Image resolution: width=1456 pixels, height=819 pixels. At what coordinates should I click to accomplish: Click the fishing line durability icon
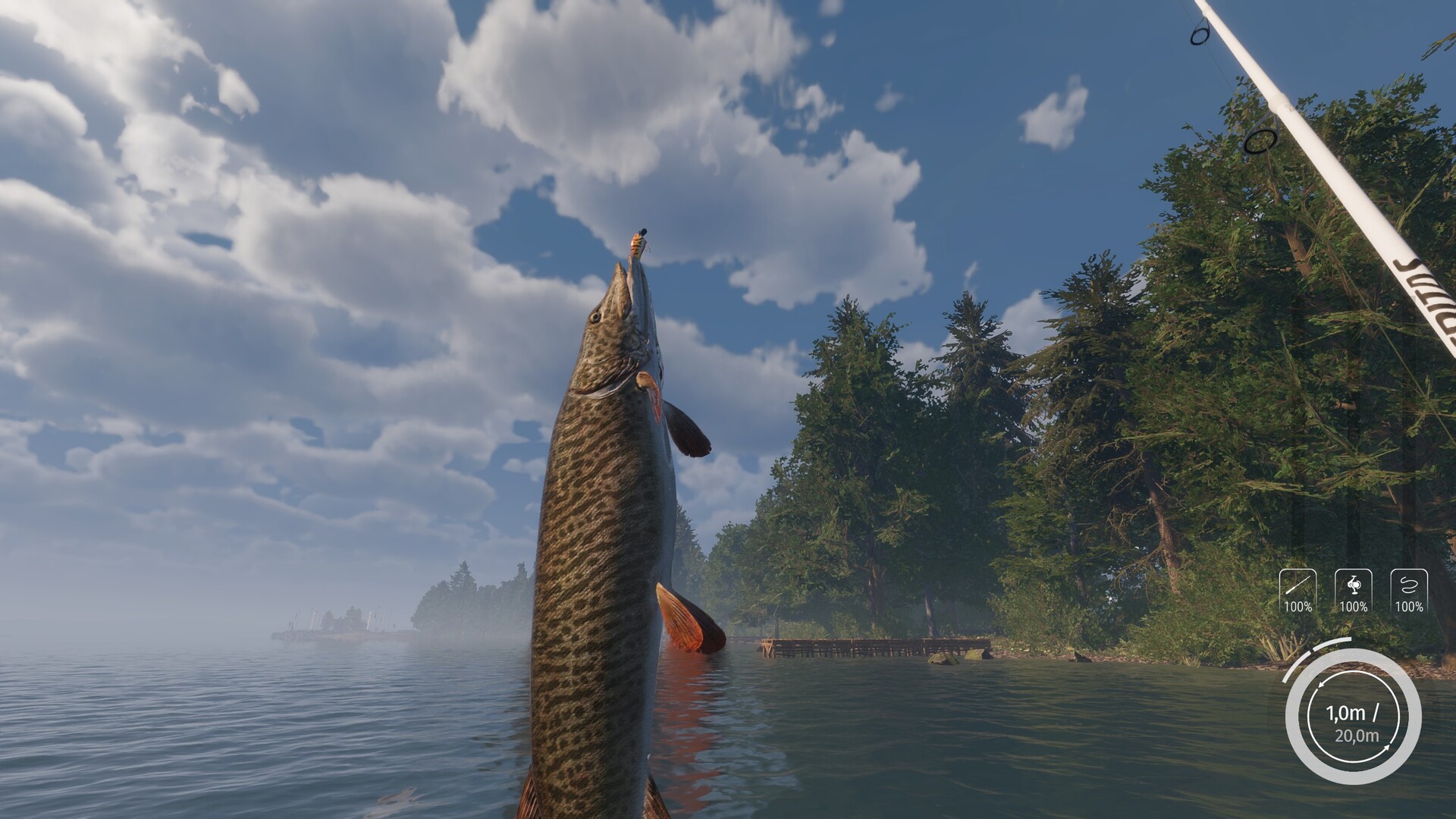[1409, 586]
